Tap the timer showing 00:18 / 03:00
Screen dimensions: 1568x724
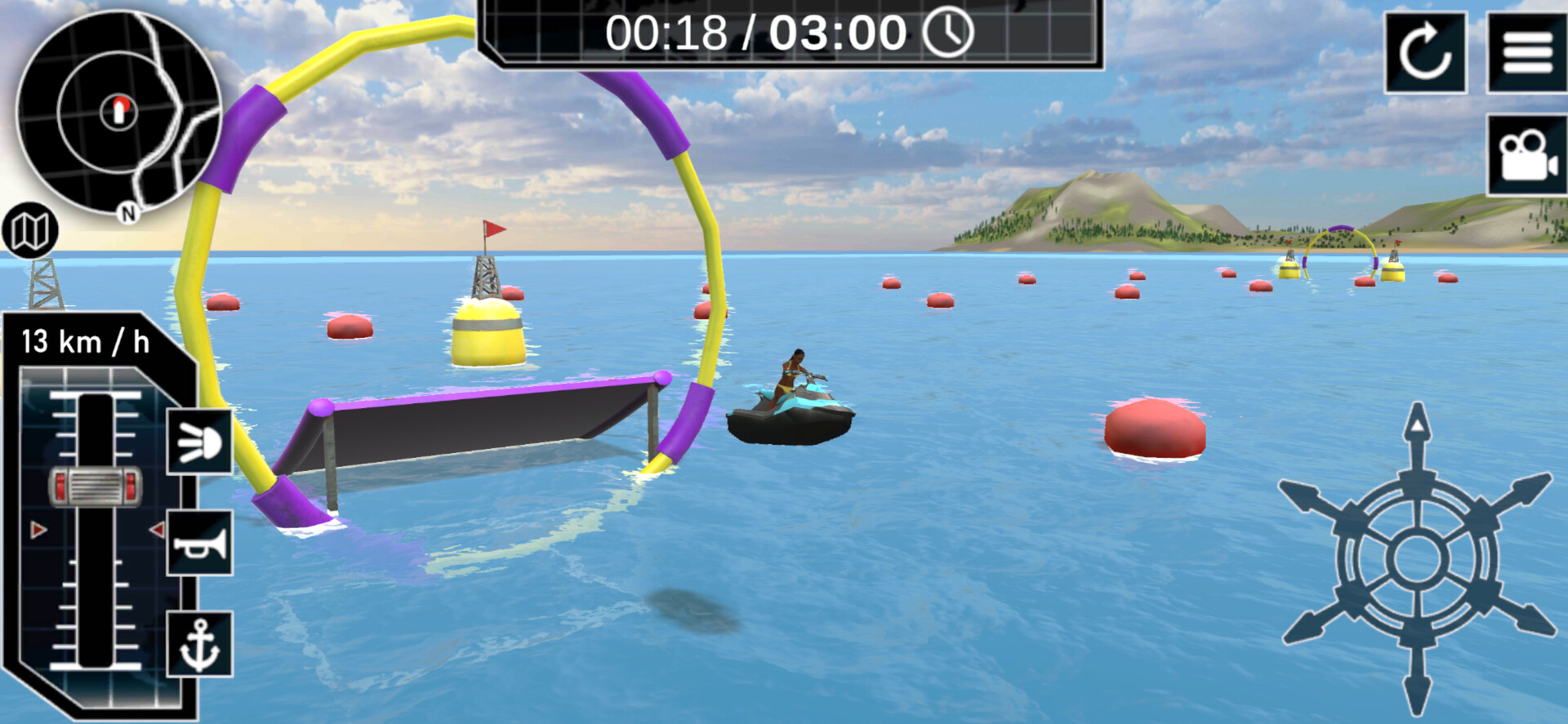coord(755,33)
